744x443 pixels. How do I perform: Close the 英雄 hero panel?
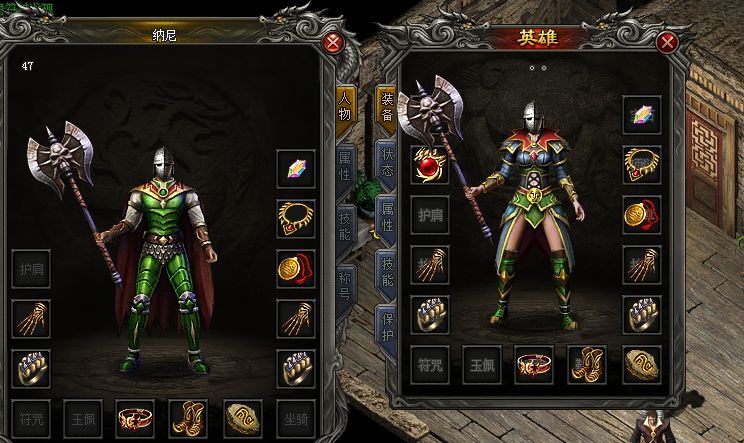coord(669,43)
